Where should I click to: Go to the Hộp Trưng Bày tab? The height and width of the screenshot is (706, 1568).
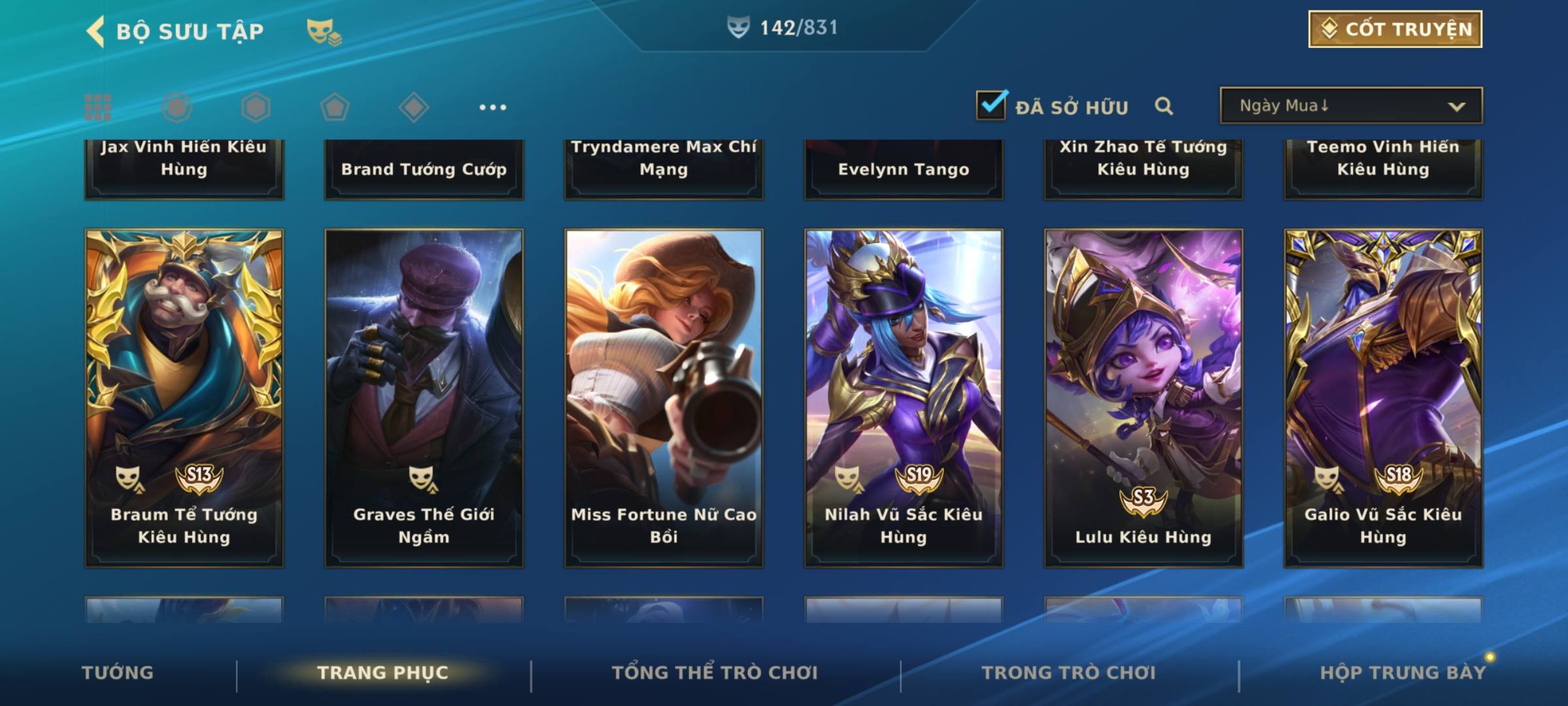click(1403, 673)
